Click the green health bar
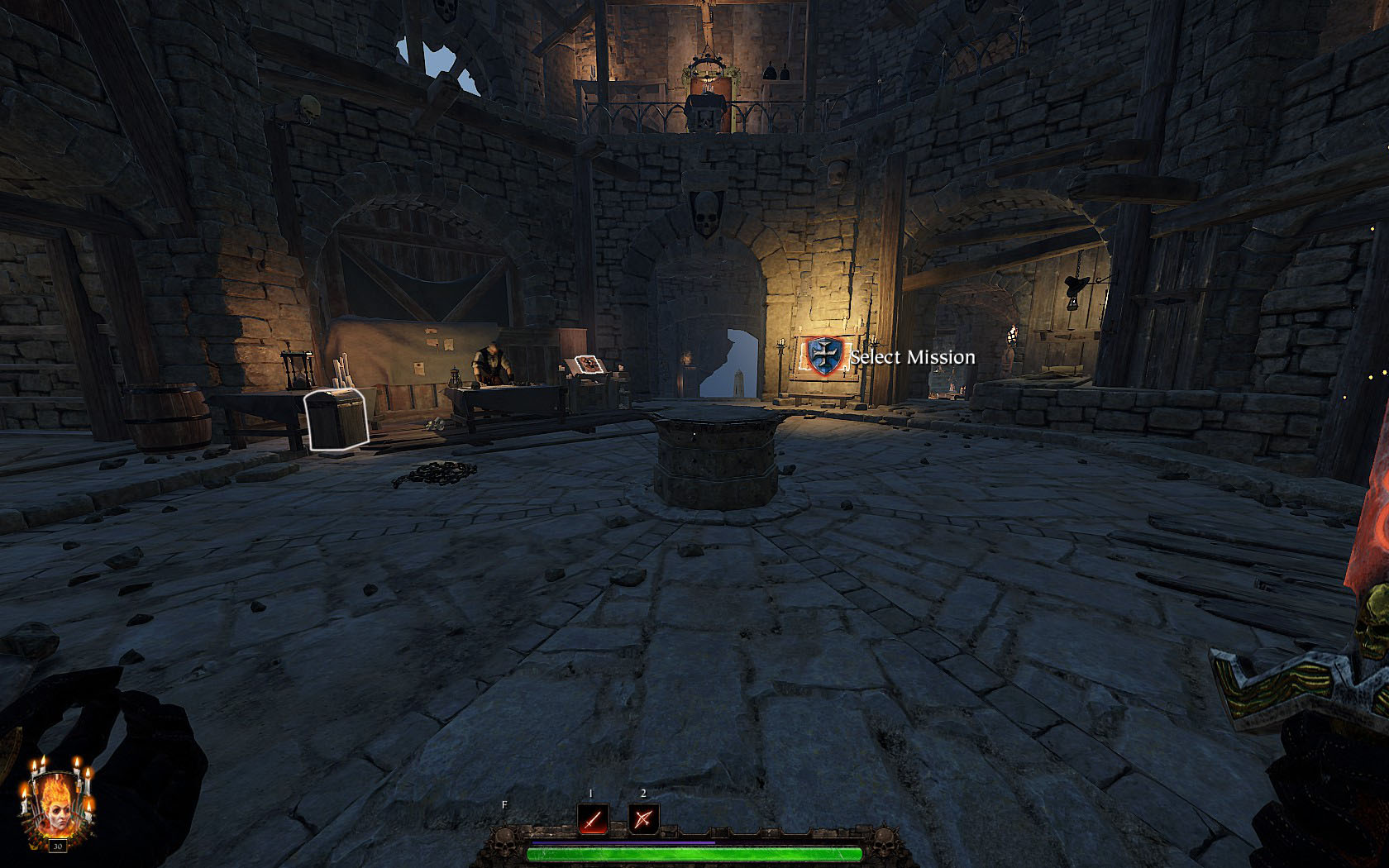 tap(694, 853)
